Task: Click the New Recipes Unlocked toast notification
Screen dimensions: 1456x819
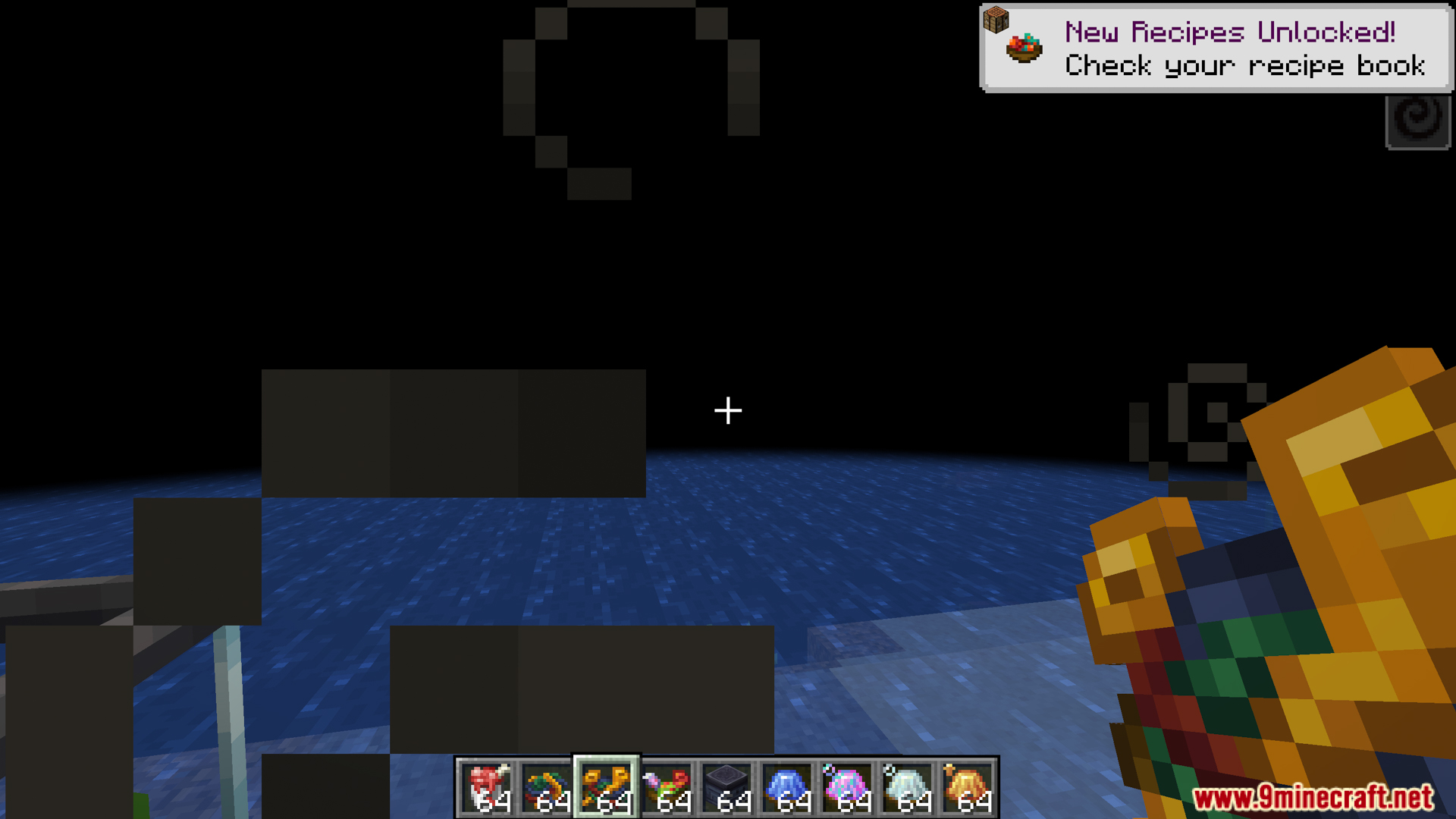Action: 1216,48
